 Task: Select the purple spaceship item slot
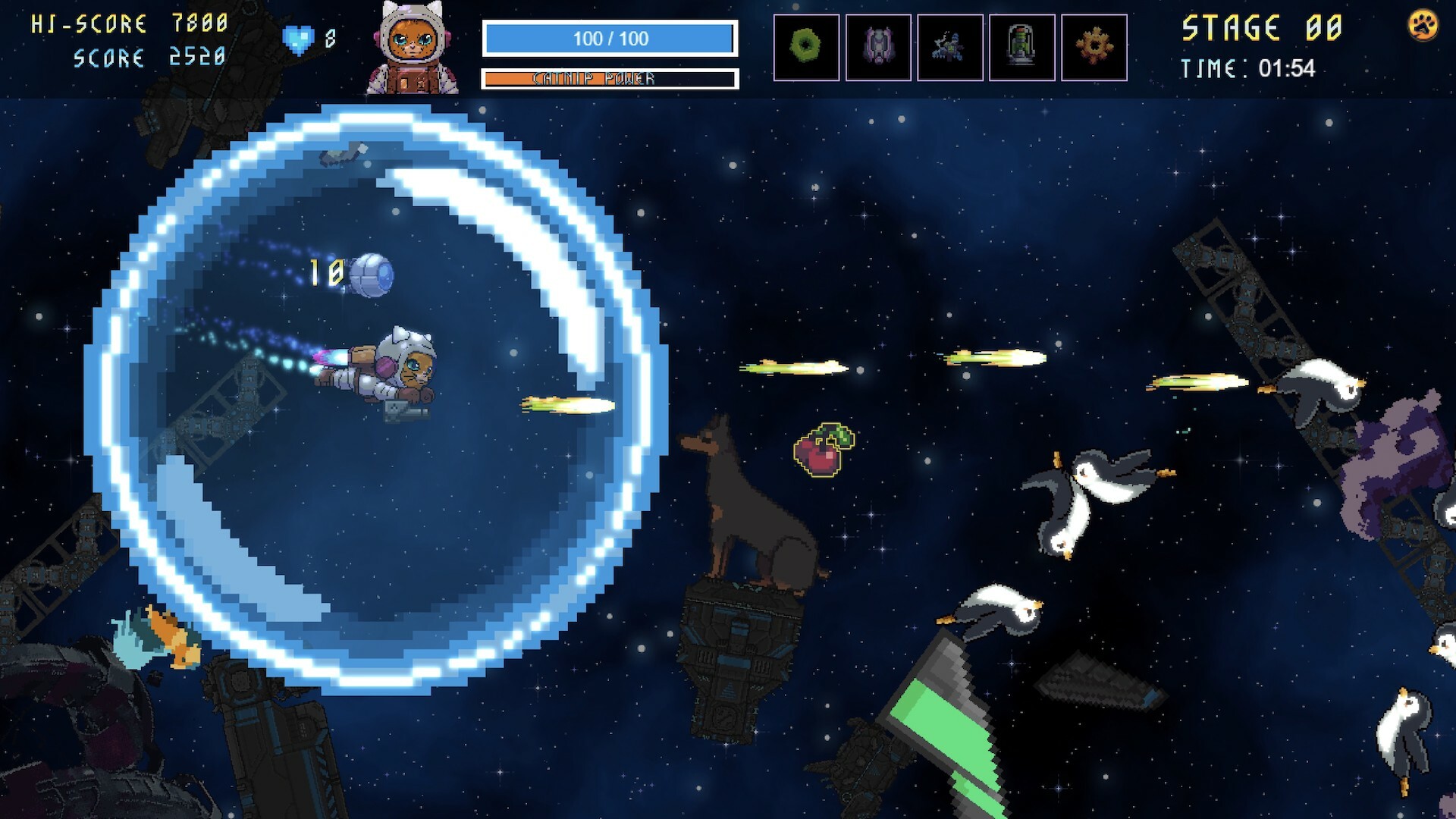click(x=878, y=47)
